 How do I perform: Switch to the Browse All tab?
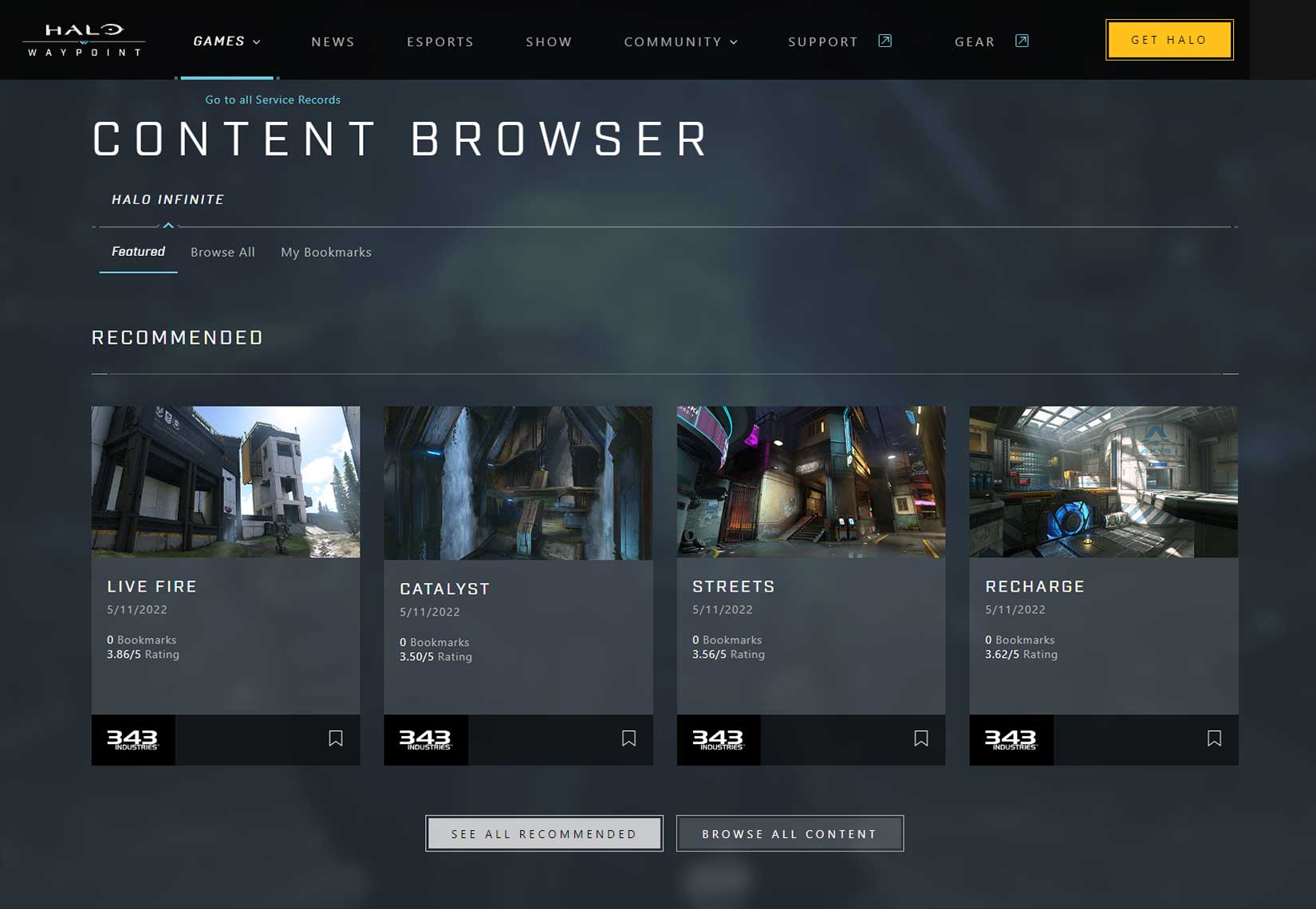point(223,252)
